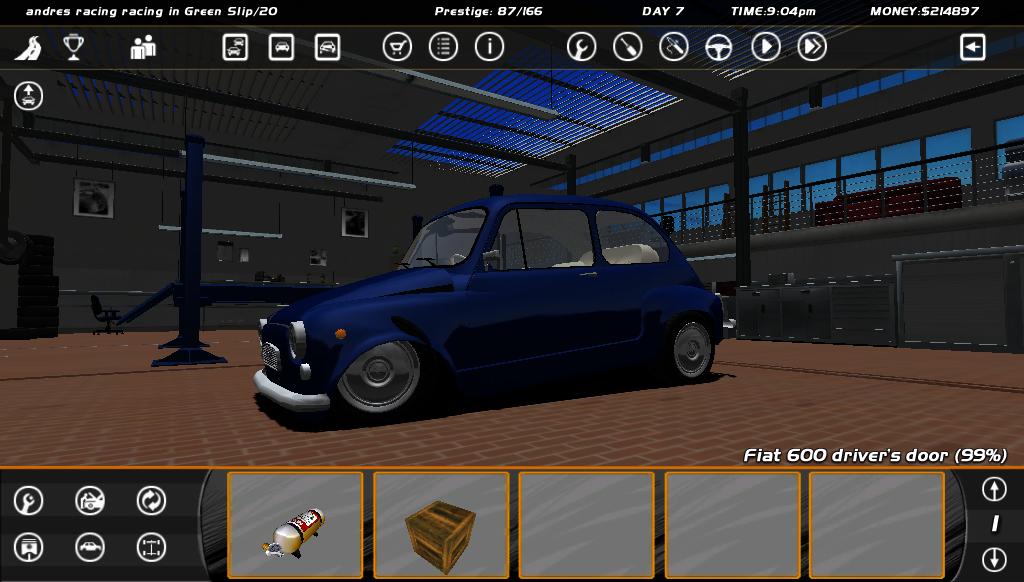1024x582 pixels.
Task: Click the fast-forward double arrow button
Action: coord(812,47)
